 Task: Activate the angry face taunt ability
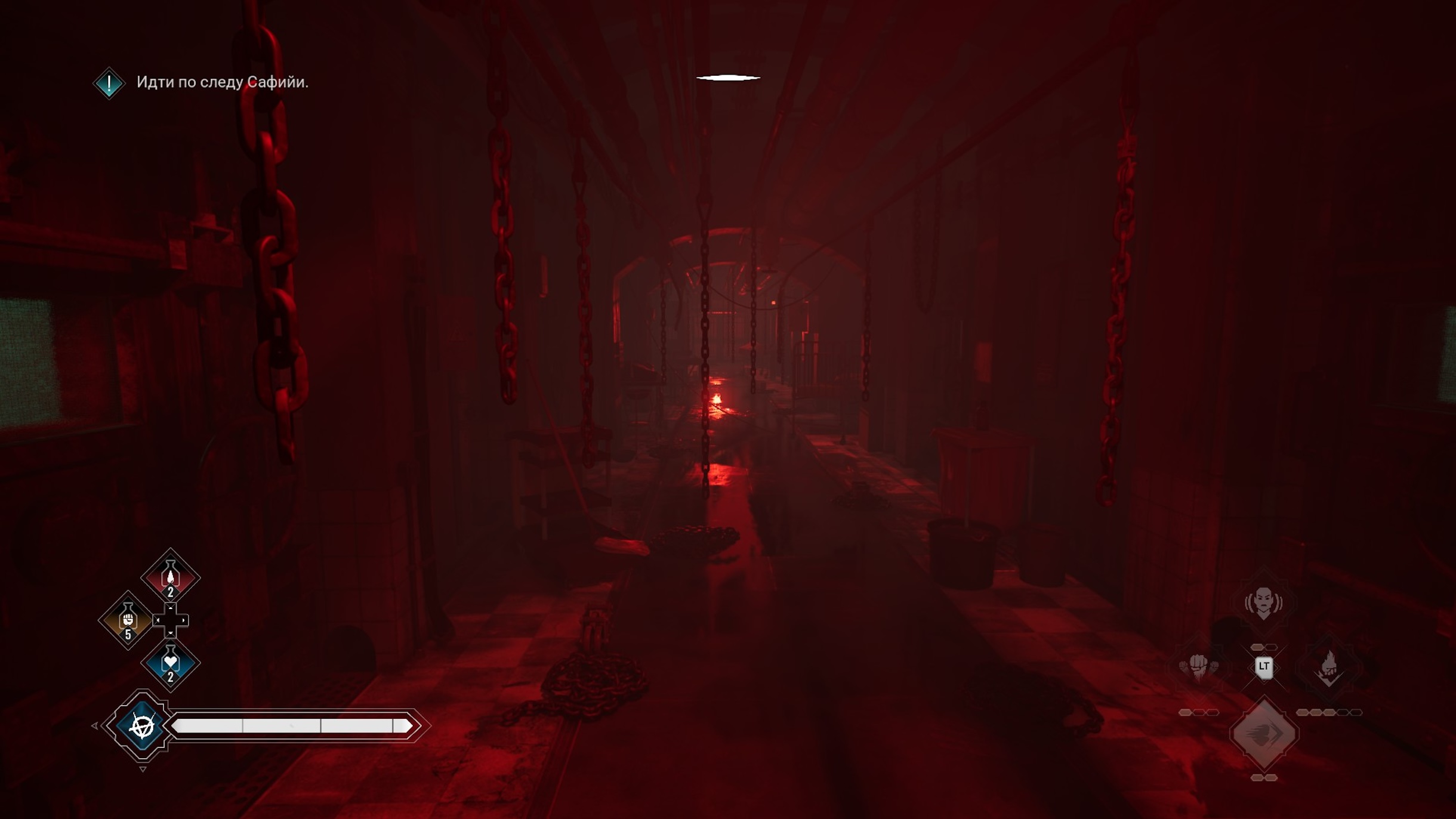coord(1263,602)
